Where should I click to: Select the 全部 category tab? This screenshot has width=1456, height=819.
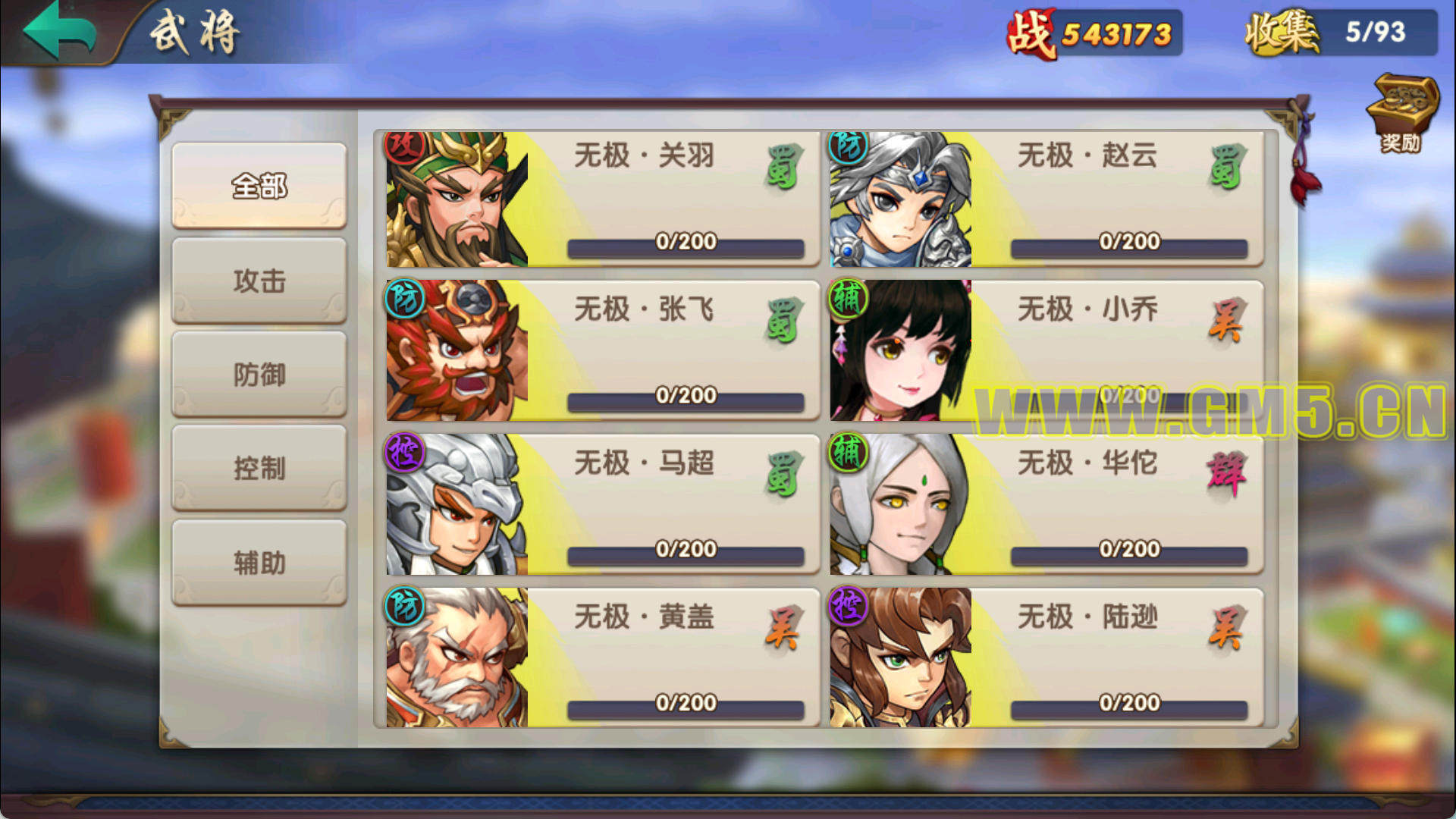259,185
